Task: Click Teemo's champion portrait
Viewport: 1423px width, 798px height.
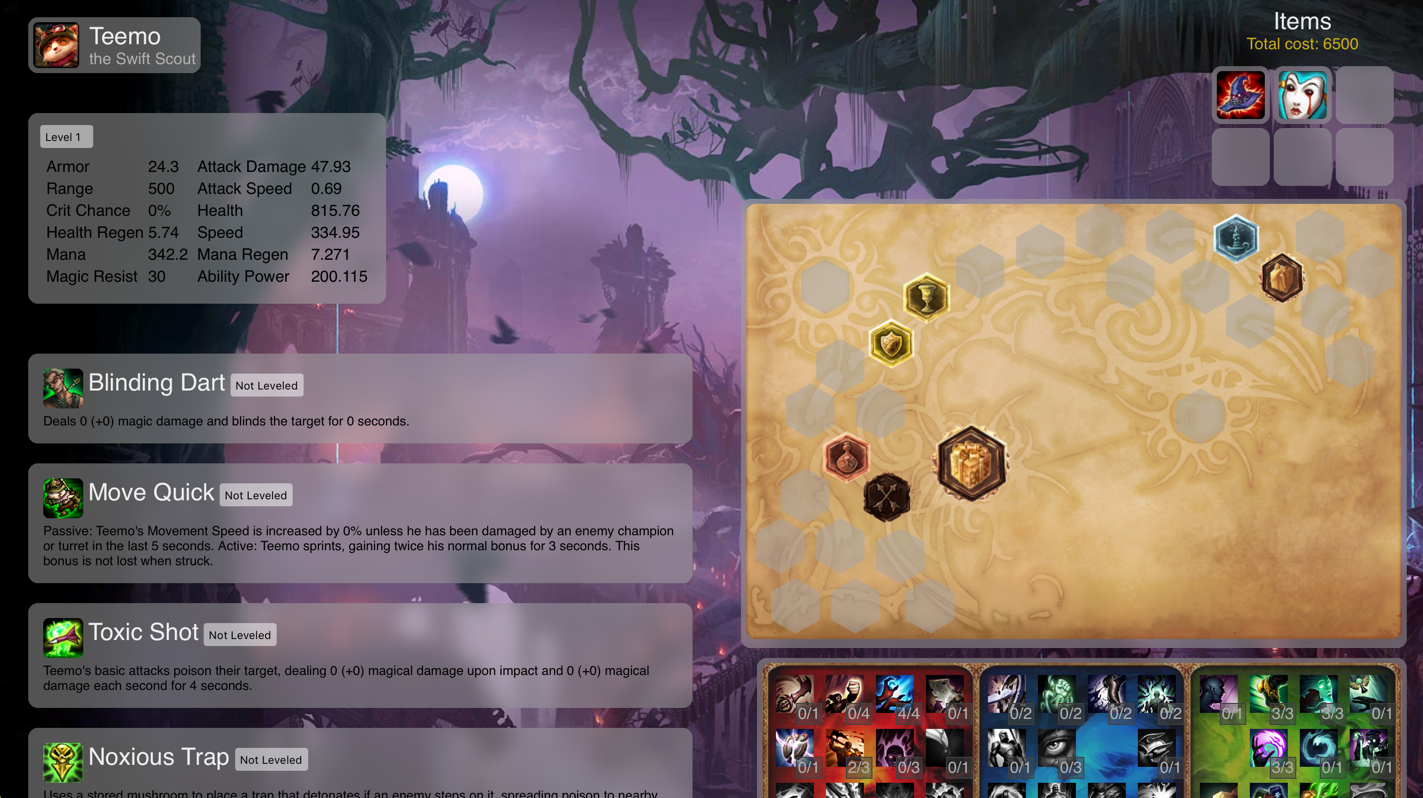Action: click(x=56, y=46)
